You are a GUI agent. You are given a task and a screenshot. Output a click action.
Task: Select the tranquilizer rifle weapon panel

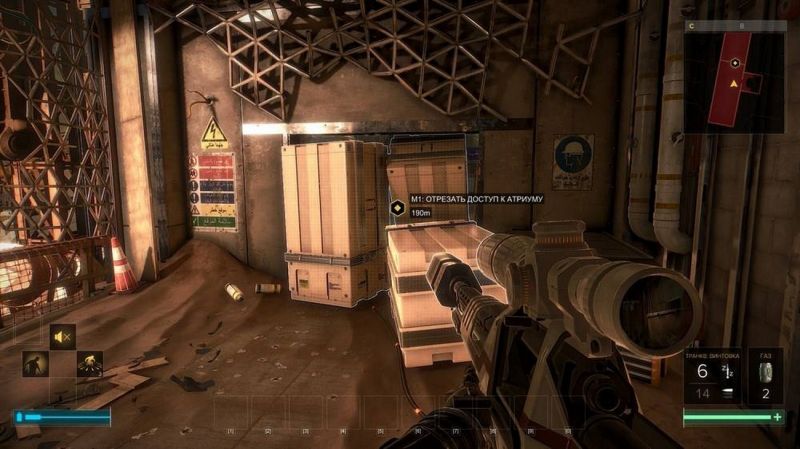pyautogui.click(x=711, y=377)
